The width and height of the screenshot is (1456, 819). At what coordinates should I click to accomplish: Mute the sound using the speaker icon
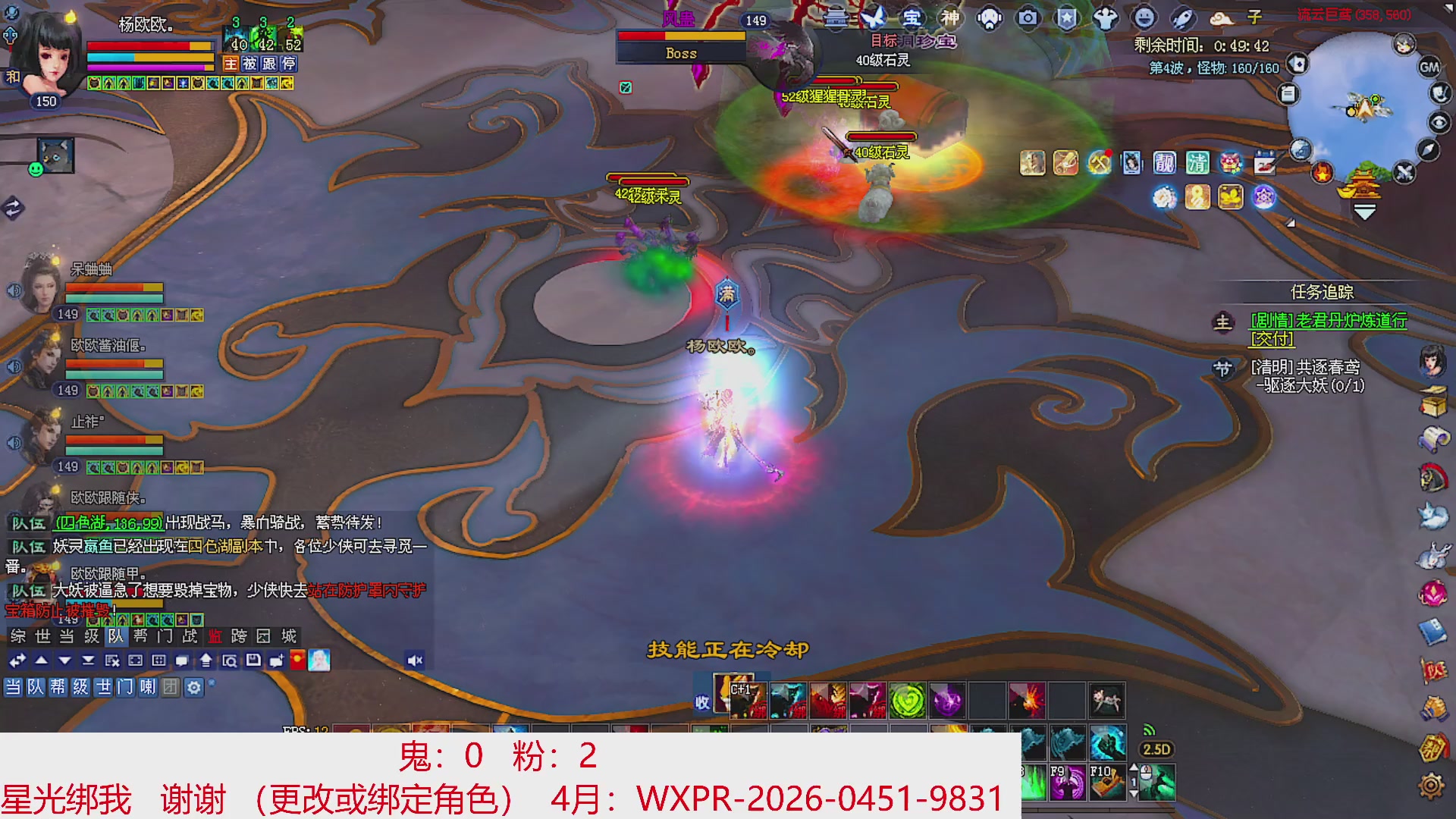point(413,661)
